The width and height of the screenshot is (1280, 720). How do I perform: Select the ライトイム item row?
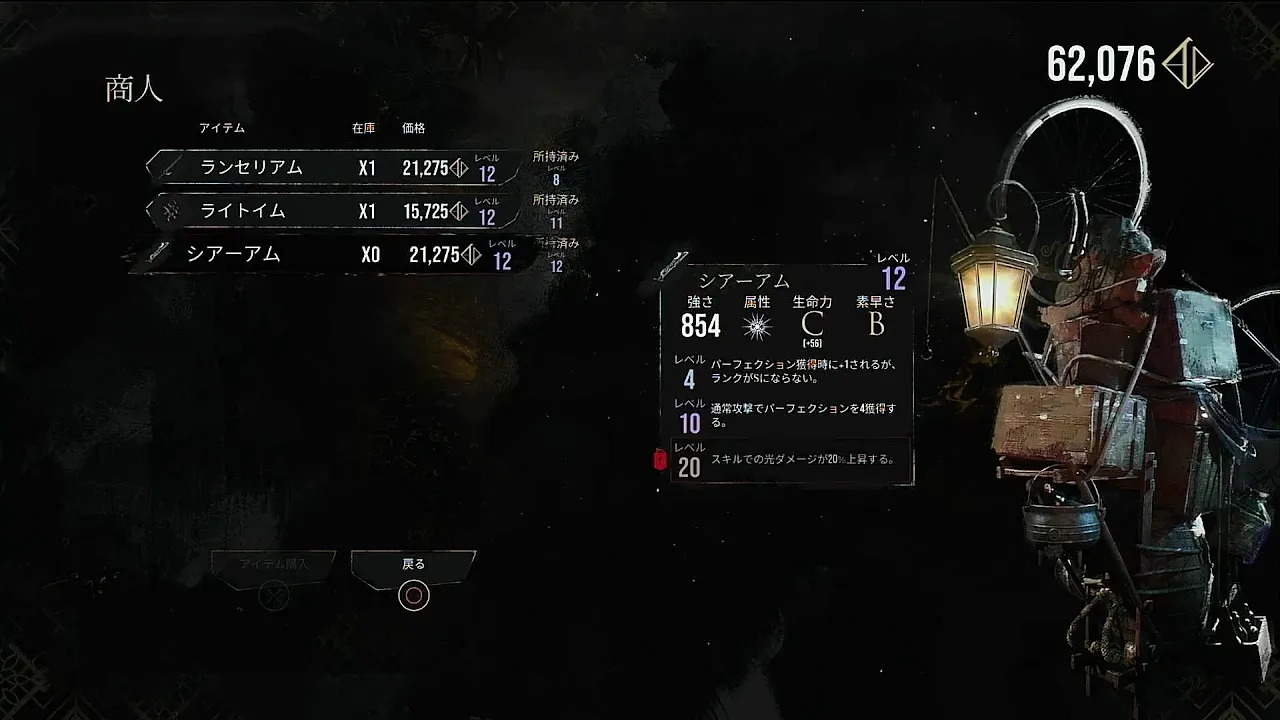335,211
